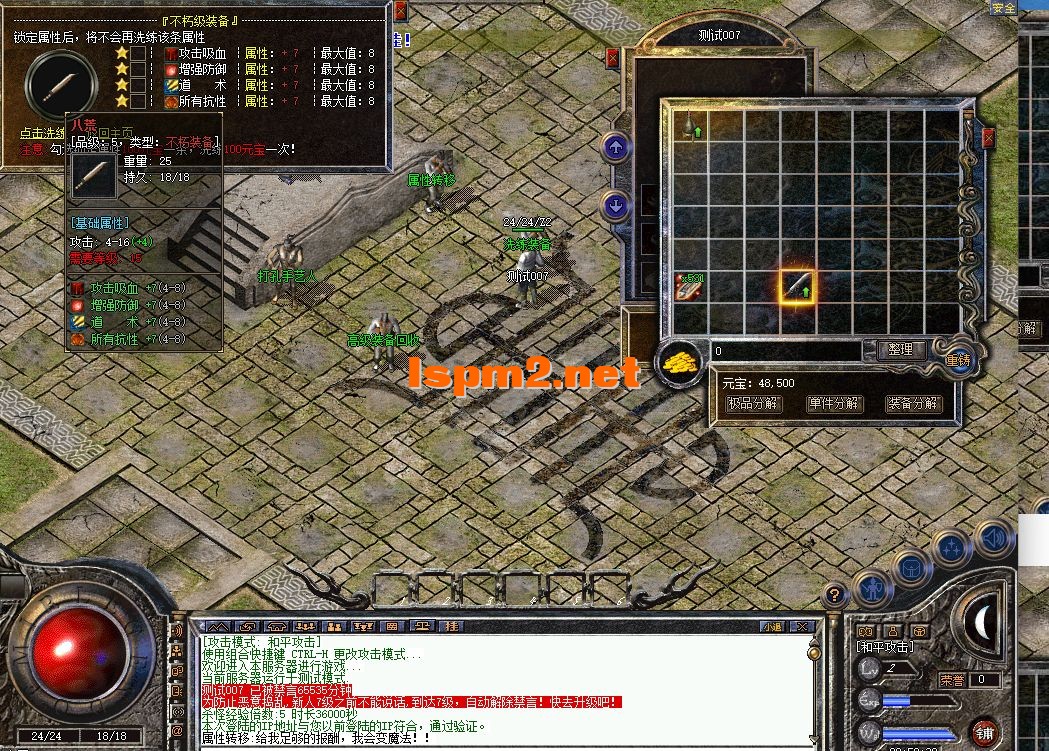Click the 整理 sort button

(900, 350)
